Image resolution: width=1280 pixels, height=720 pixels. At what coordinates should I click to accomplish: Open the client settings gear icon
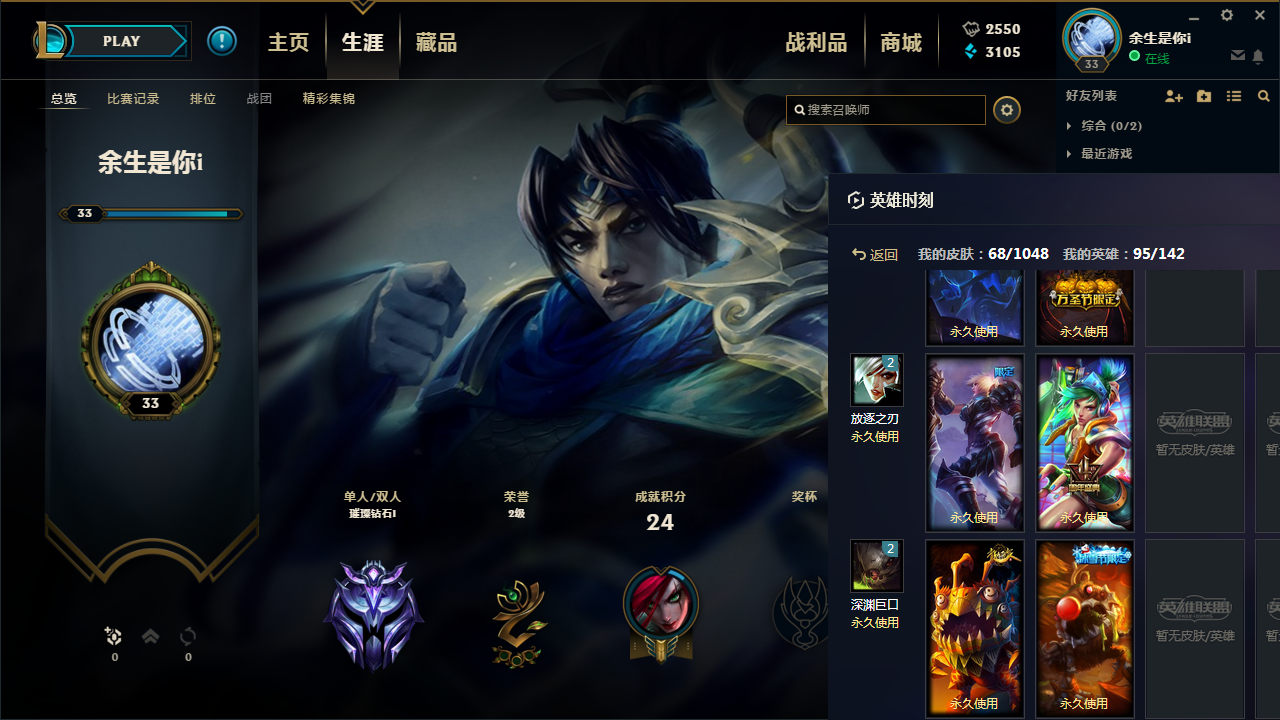[x=1226, y=15]
